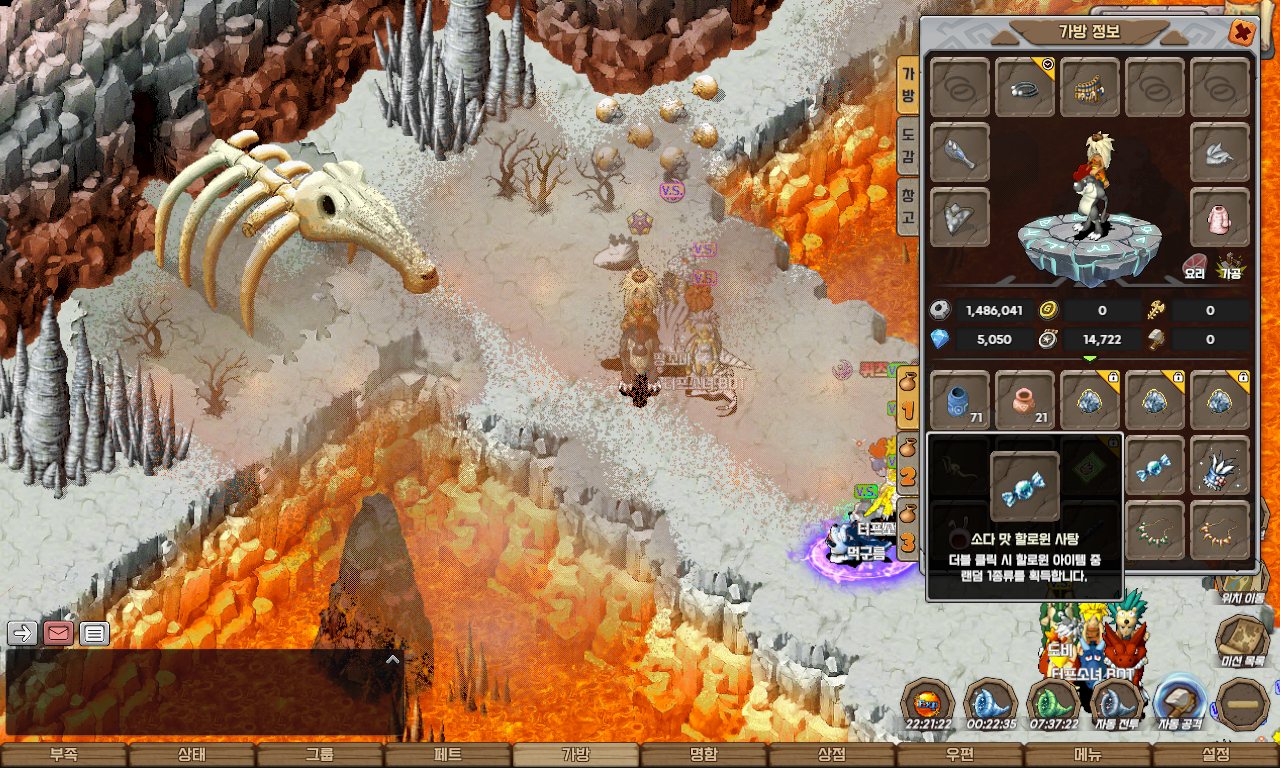This screenshot has height=768, width=1280.
Task: Open the red mail envelope button
Action: tap(58, 633)
